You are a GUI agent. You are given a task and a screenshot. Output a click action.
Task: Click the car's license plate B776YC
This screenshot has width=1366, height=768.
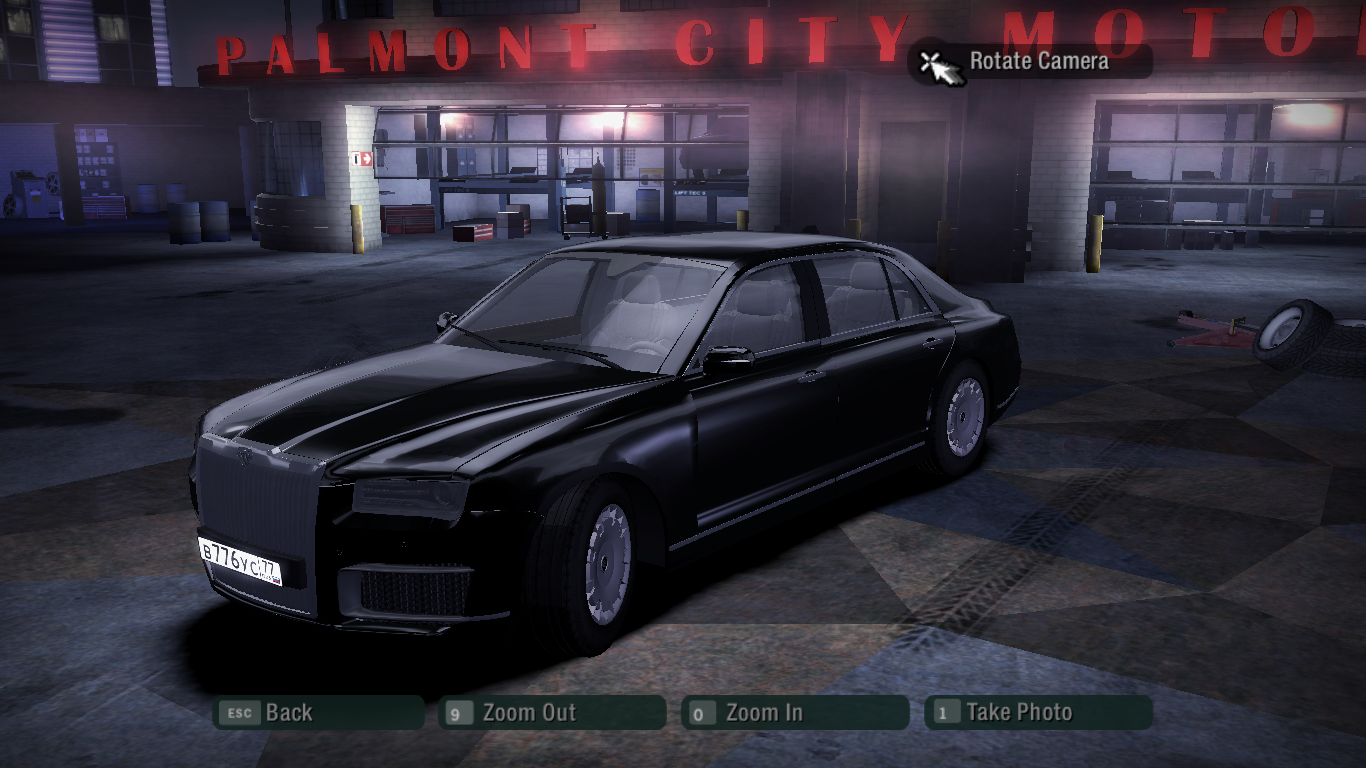239,562
